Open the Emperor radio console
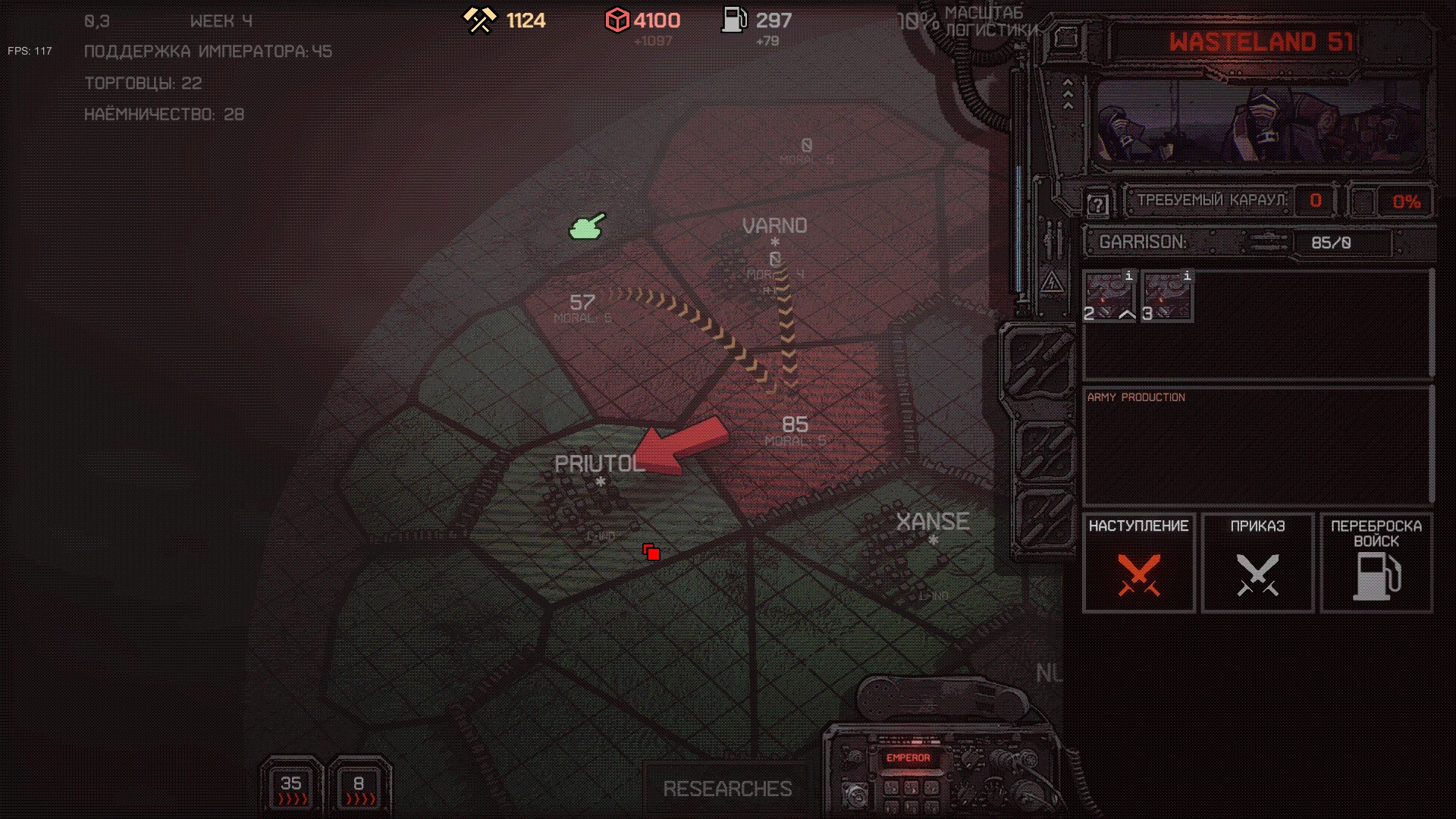 coord(908,758)
